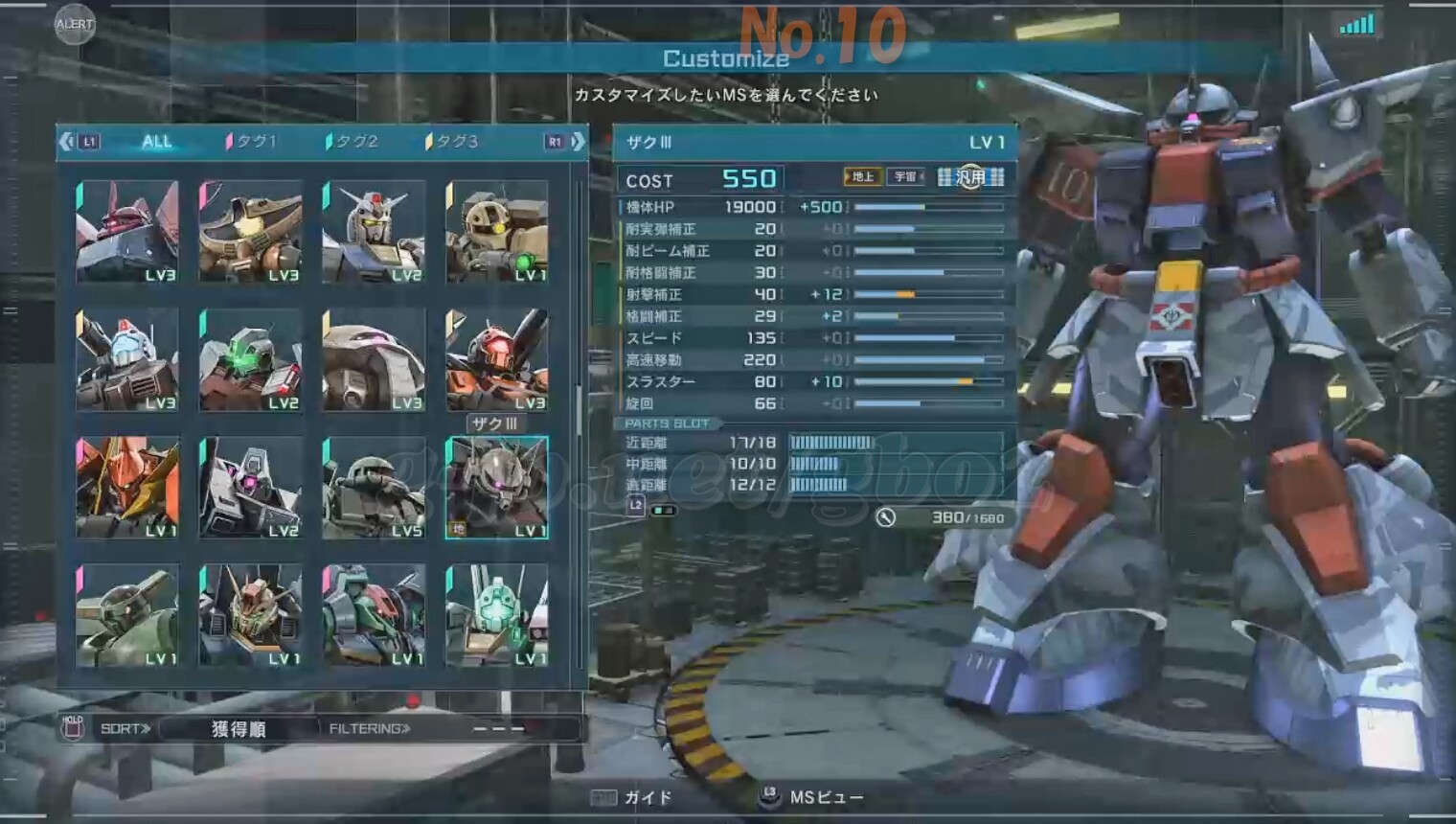This screenshot has width=1456, height=824.
Task: Choose the white Gundam LV2 thumbnail
Action: [x=374, y=232]
